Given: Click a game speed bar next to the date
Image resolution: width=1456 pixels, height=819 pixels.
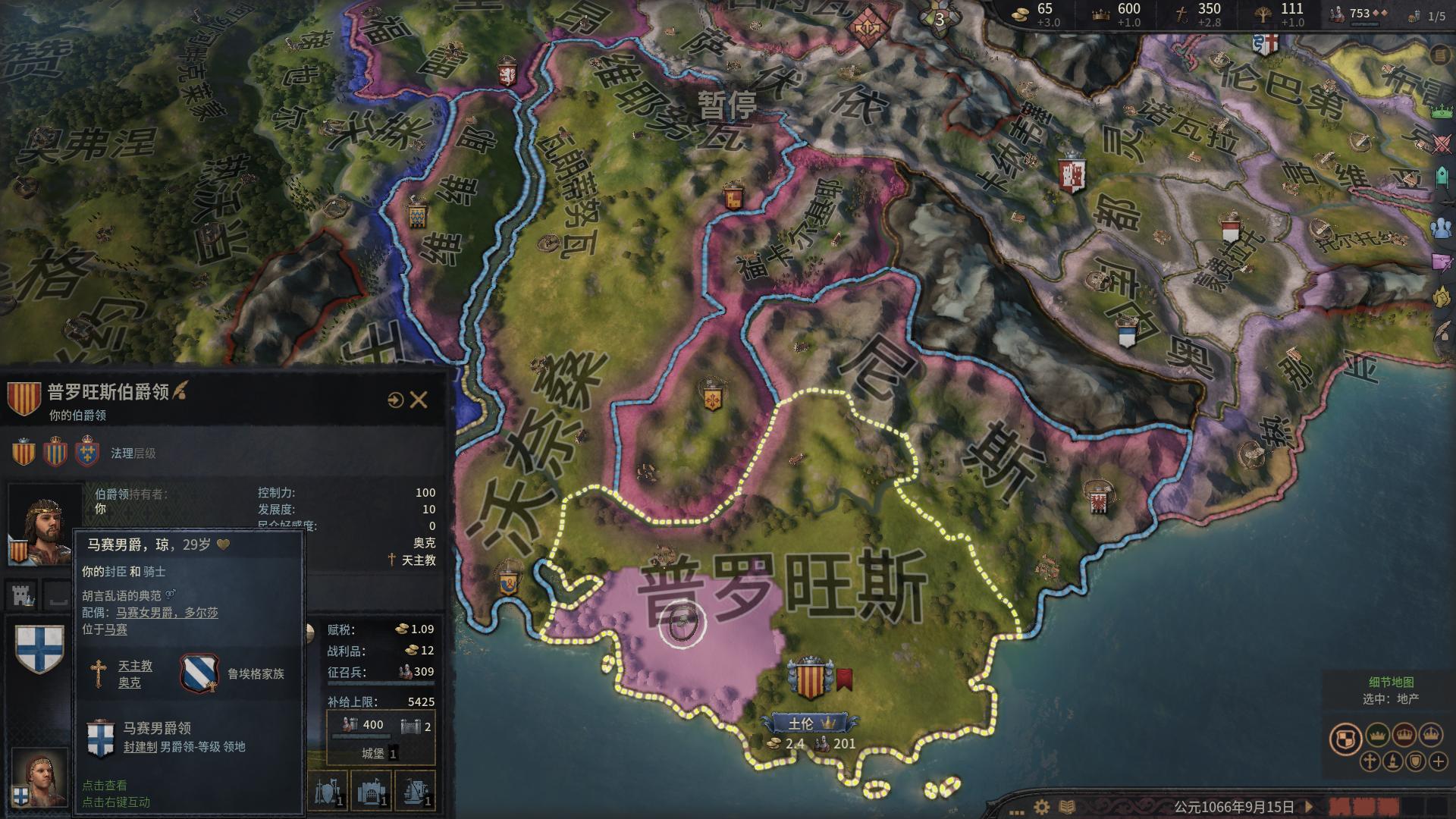Looking at the screenshot, I should point(1342,808).
